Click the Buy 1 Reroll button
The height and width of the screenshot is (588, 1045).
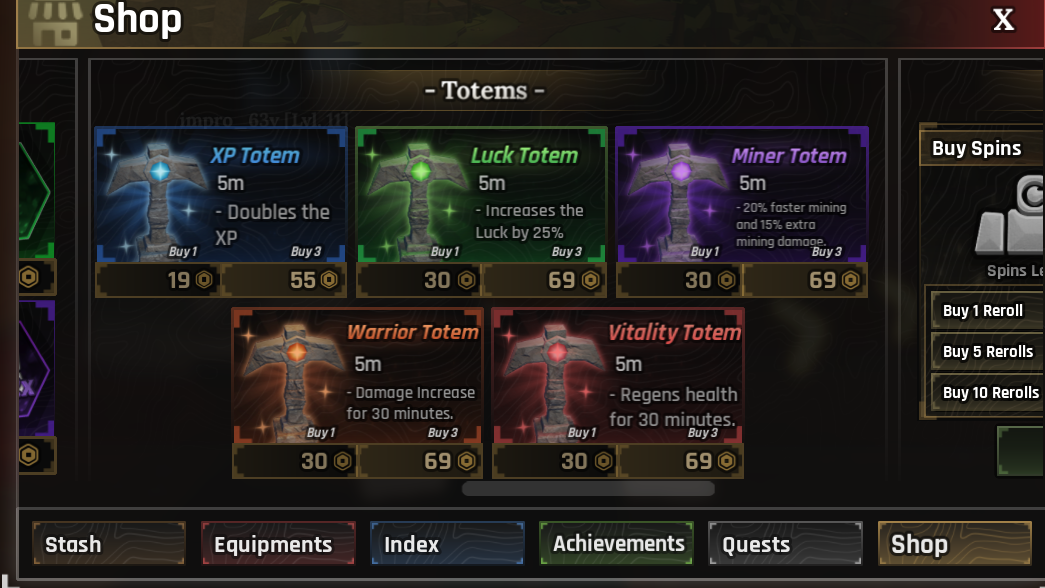(x=987, y=310)
